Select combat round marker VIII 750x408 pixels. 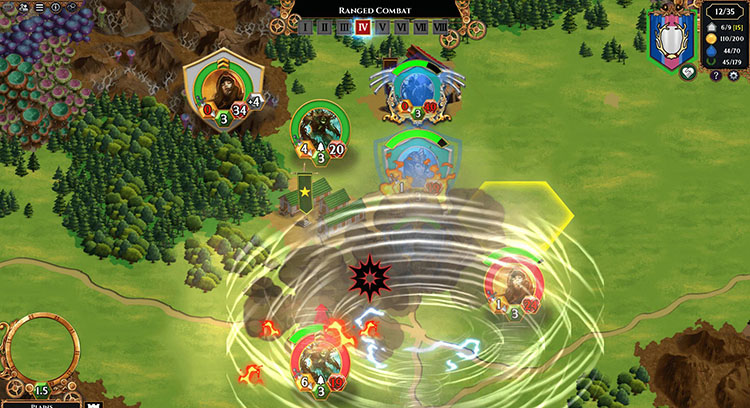(441, 27)
